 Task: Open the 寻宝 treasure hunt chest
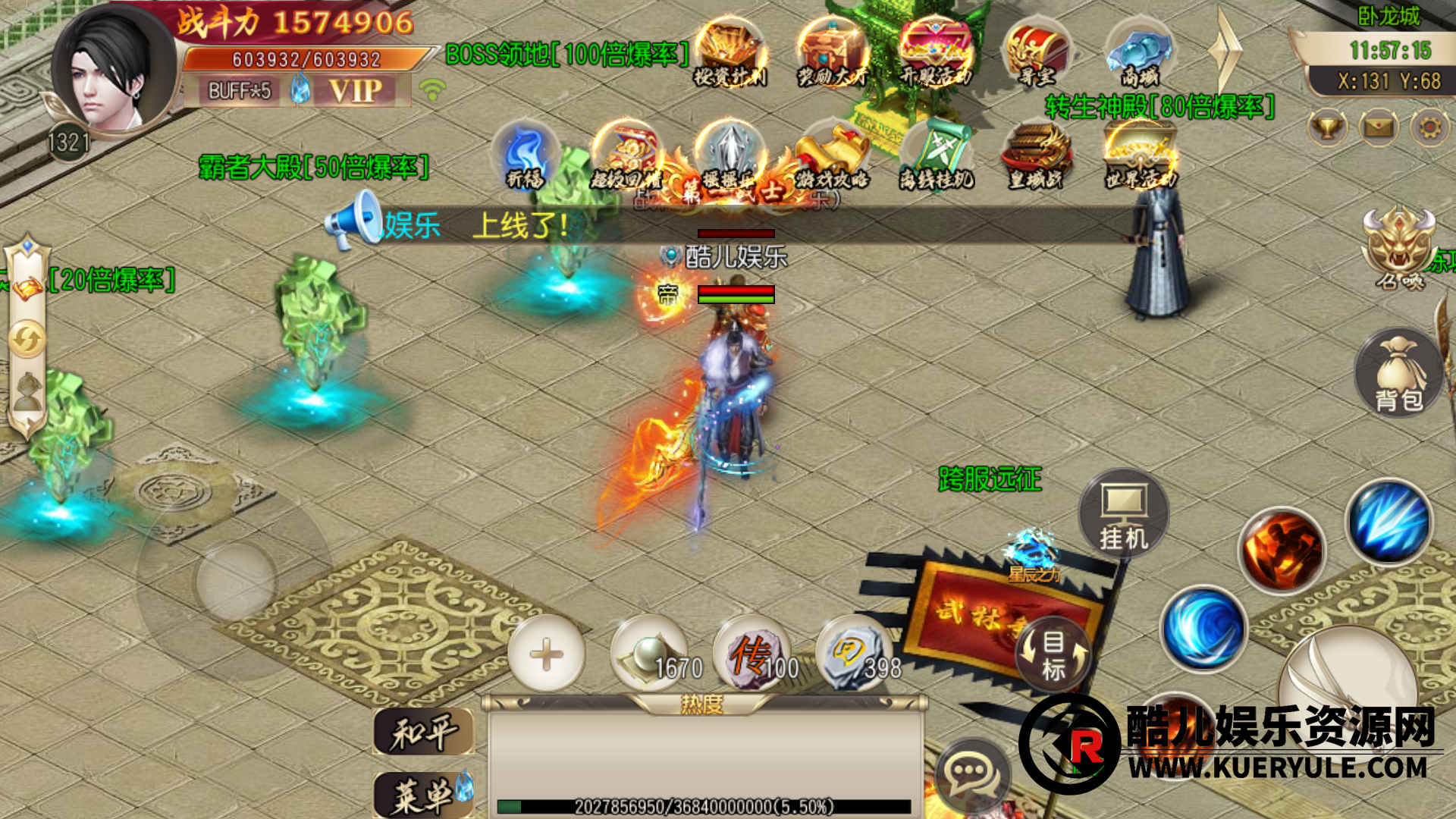tap(1036, 52)
